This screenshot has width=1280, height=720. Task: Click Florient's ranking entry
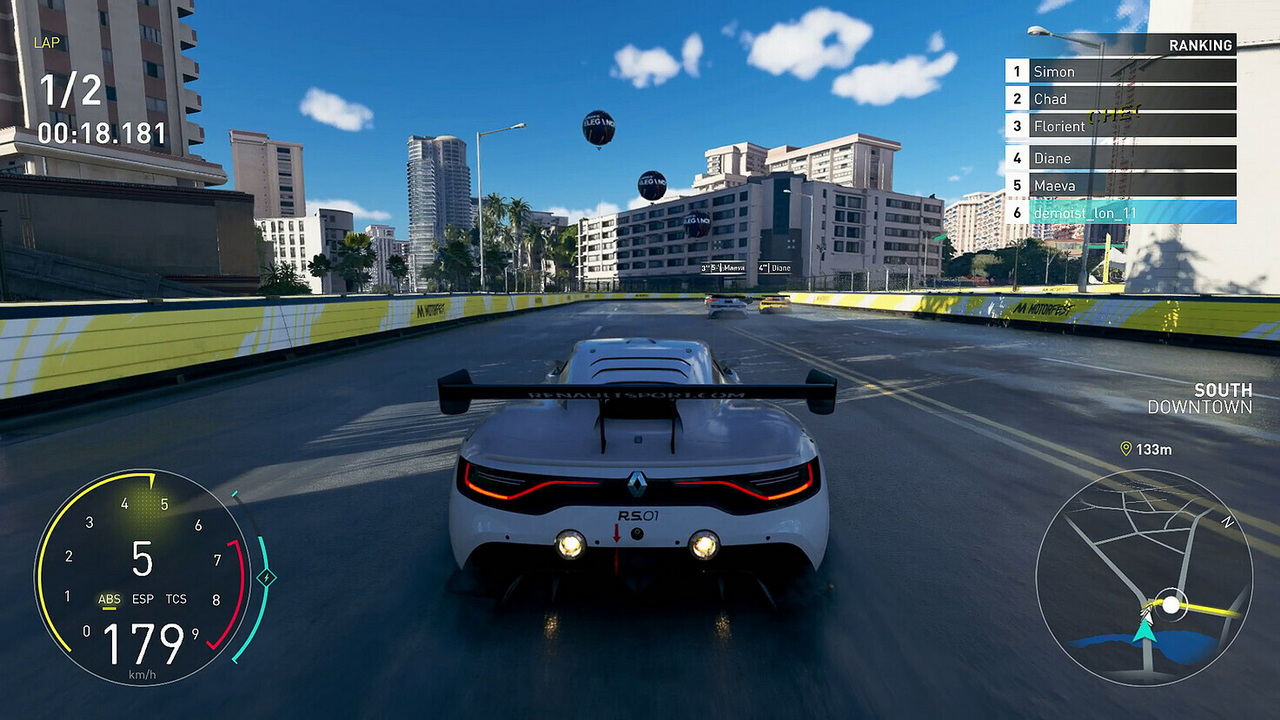(x=1120, y=126)
